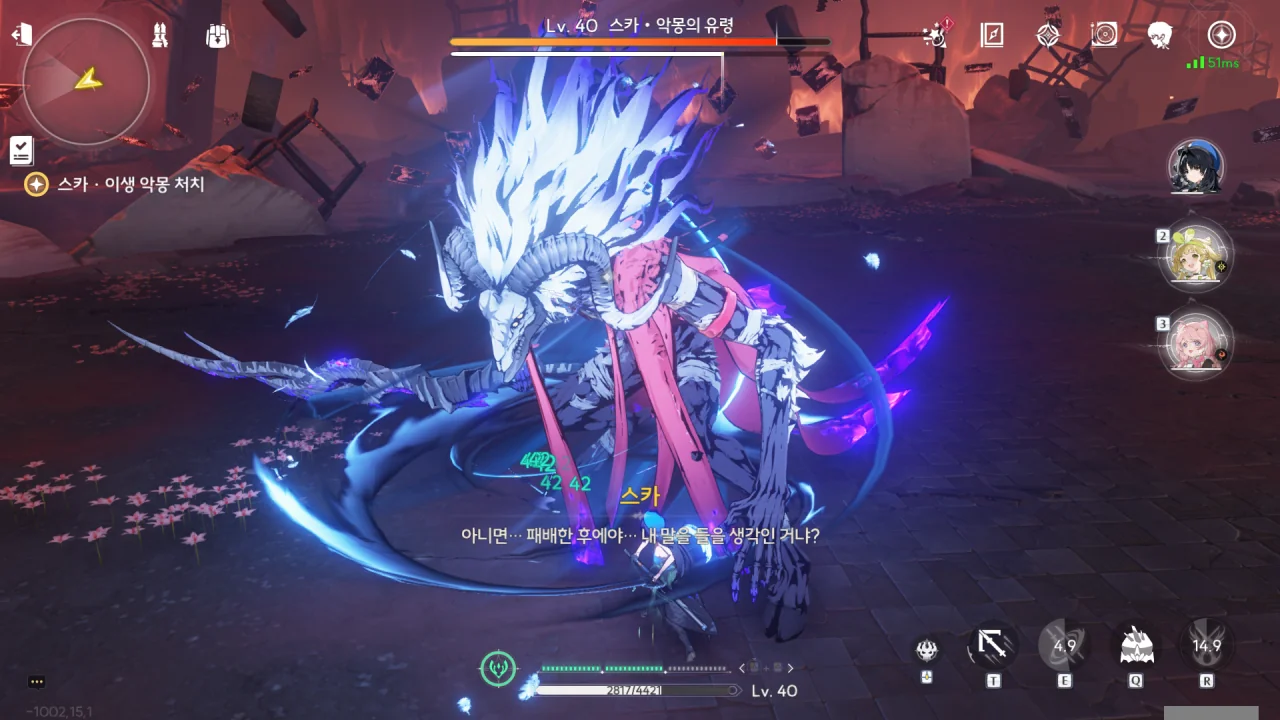The height and width of the screenshot is (720, 1280).
Task: Use the sword utility skill icon
Action: tap(993, 646)
